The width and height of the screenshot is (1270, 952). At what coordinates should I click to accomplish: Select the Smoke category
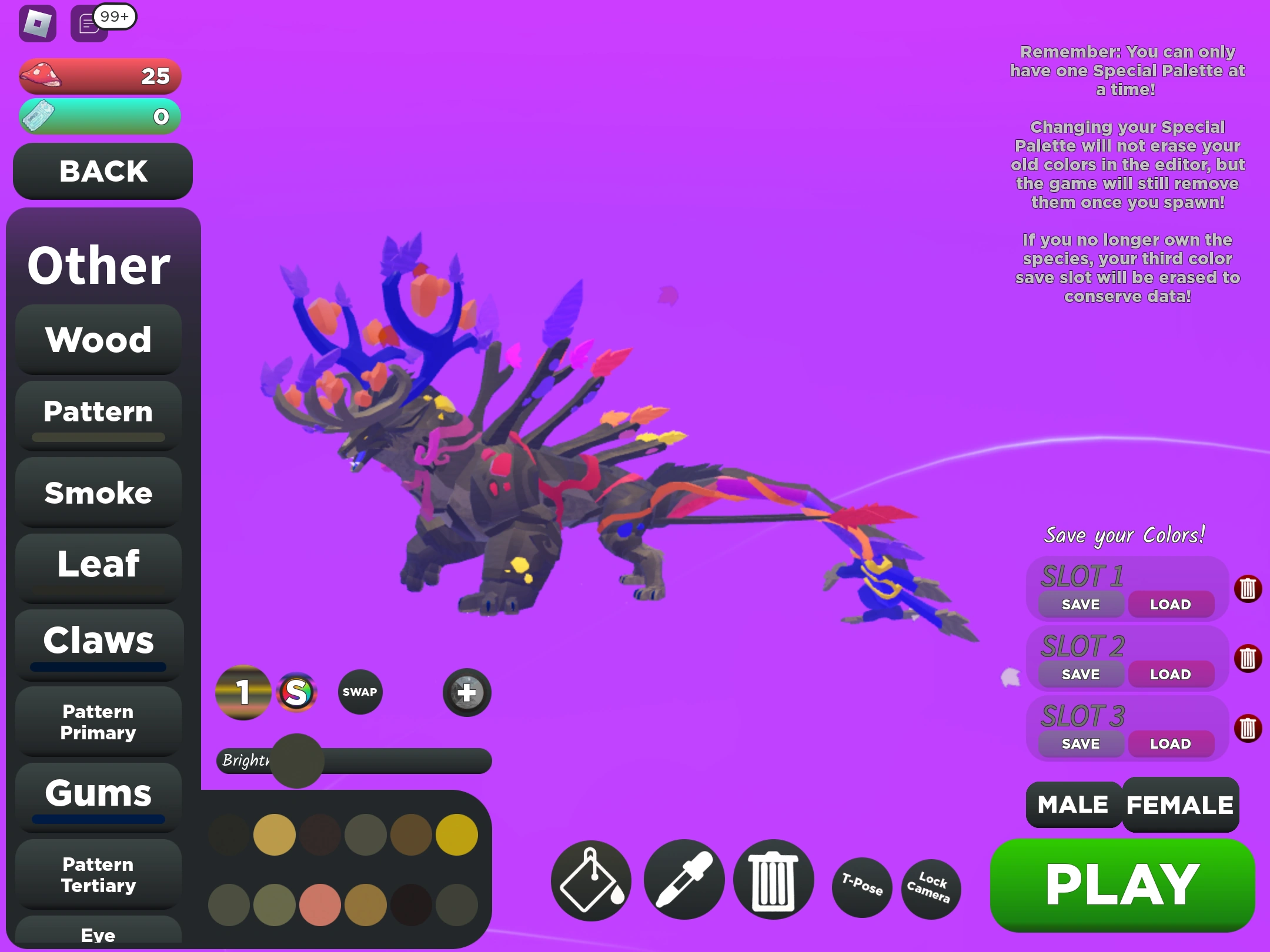(x=98, y=492)
